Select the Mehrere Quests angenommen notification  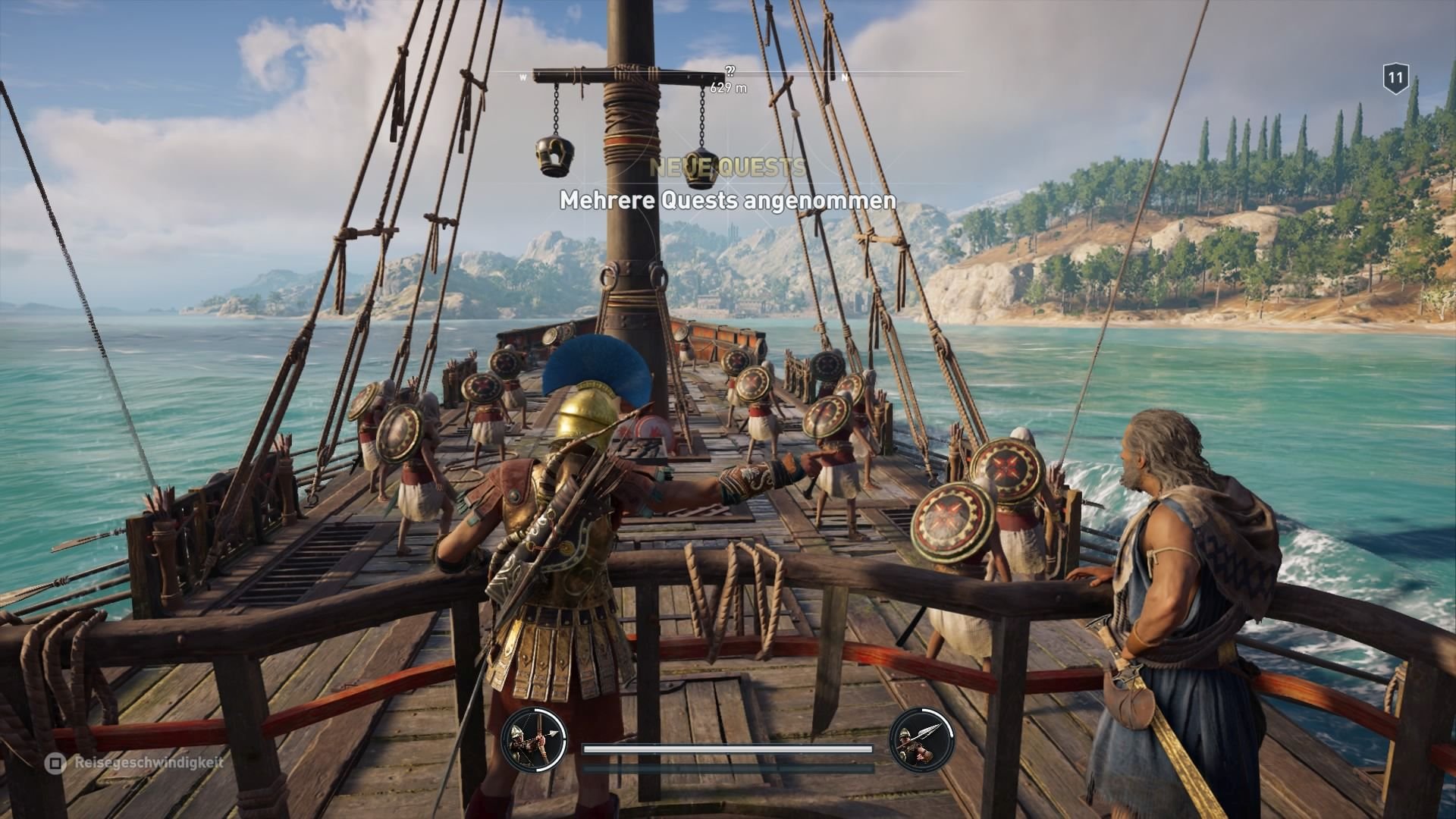point(727,201)
